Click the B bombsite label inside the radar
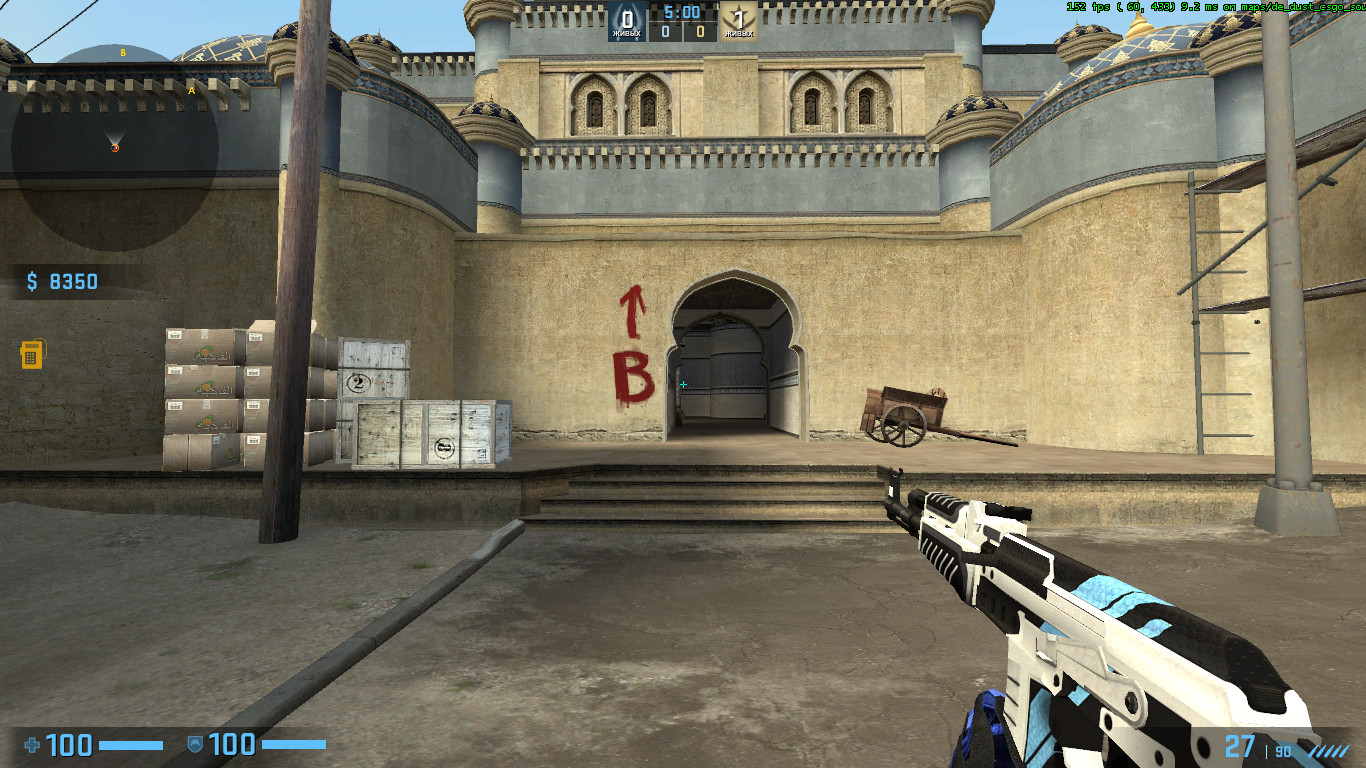This screenshot has height=768, width=1366. 122,52
